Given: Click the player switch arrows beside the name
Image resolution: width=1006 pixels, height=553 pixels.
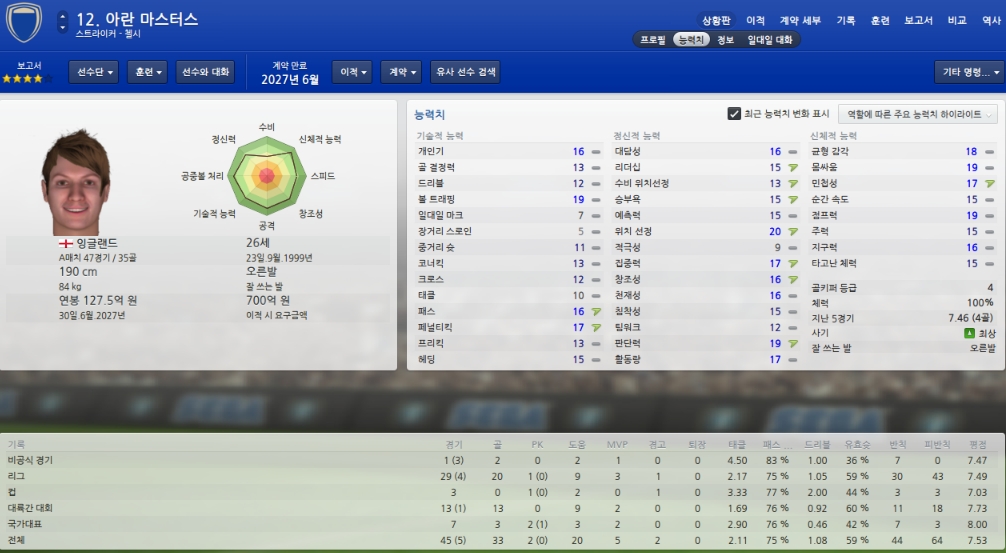Looking at the screenshot, I should coord(63,20).
